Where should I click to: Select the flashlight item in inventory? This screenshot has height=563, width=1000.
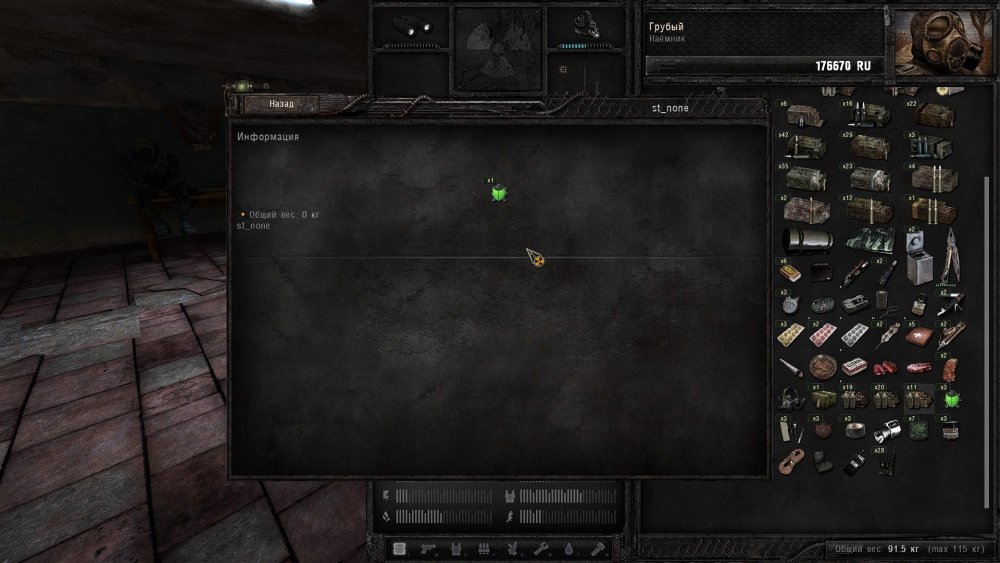[888, 432]
